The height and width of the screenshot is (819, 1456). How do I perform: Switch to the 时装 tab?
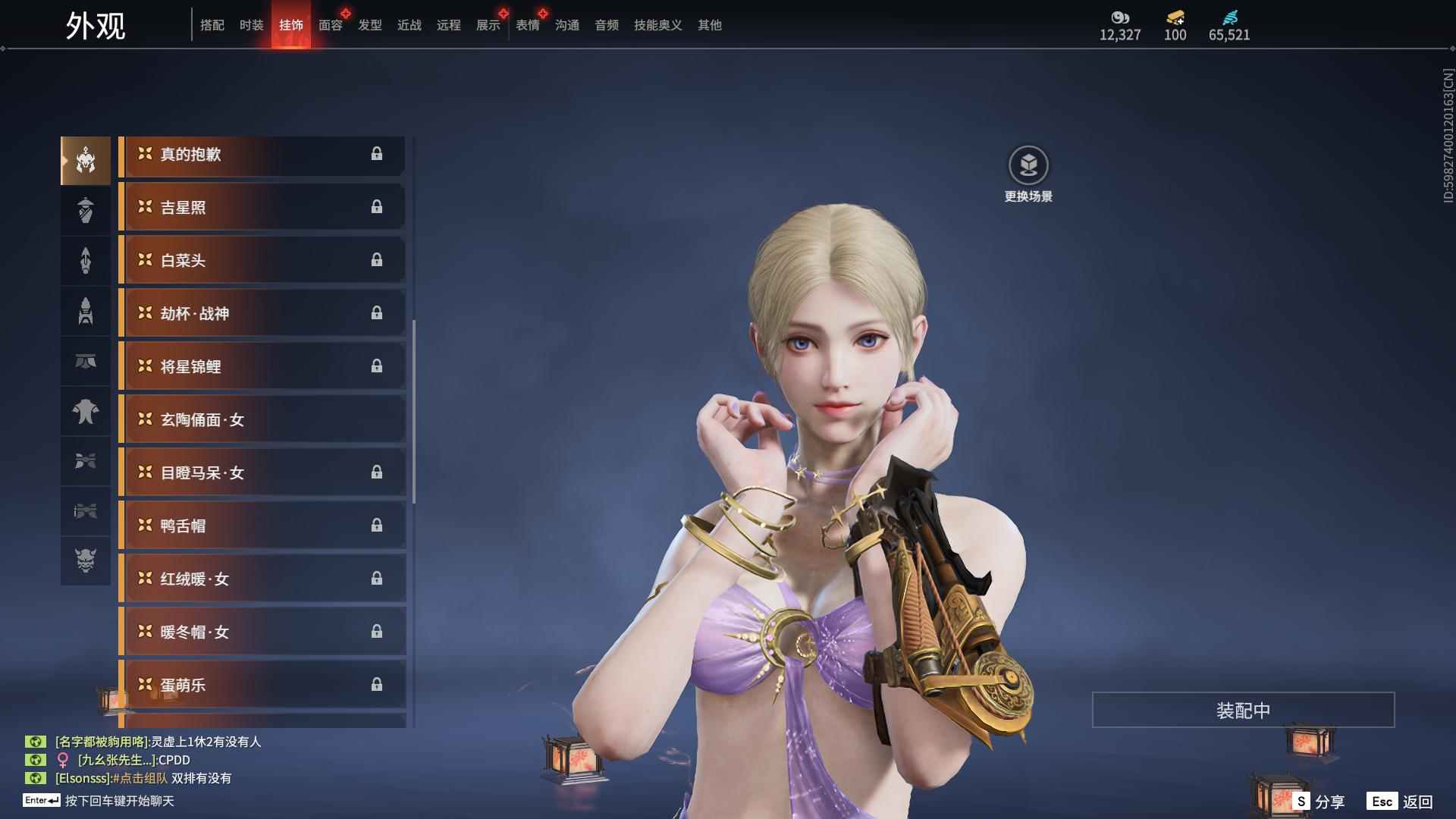[251, 25]
